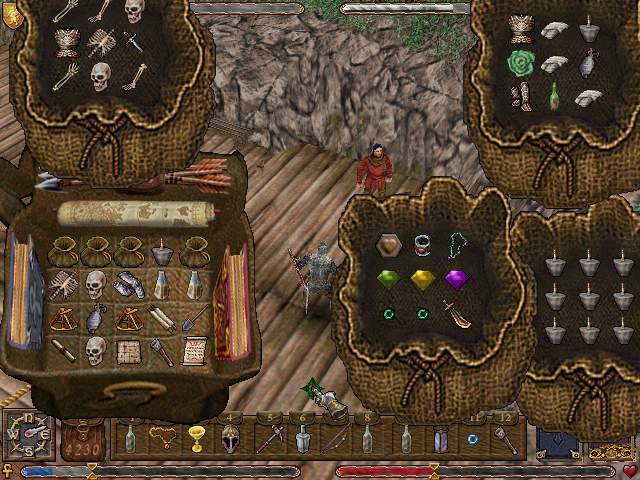
Task: Equip the helmet from the hotbar
Action: pyautogui.click(x=230, y=438)
